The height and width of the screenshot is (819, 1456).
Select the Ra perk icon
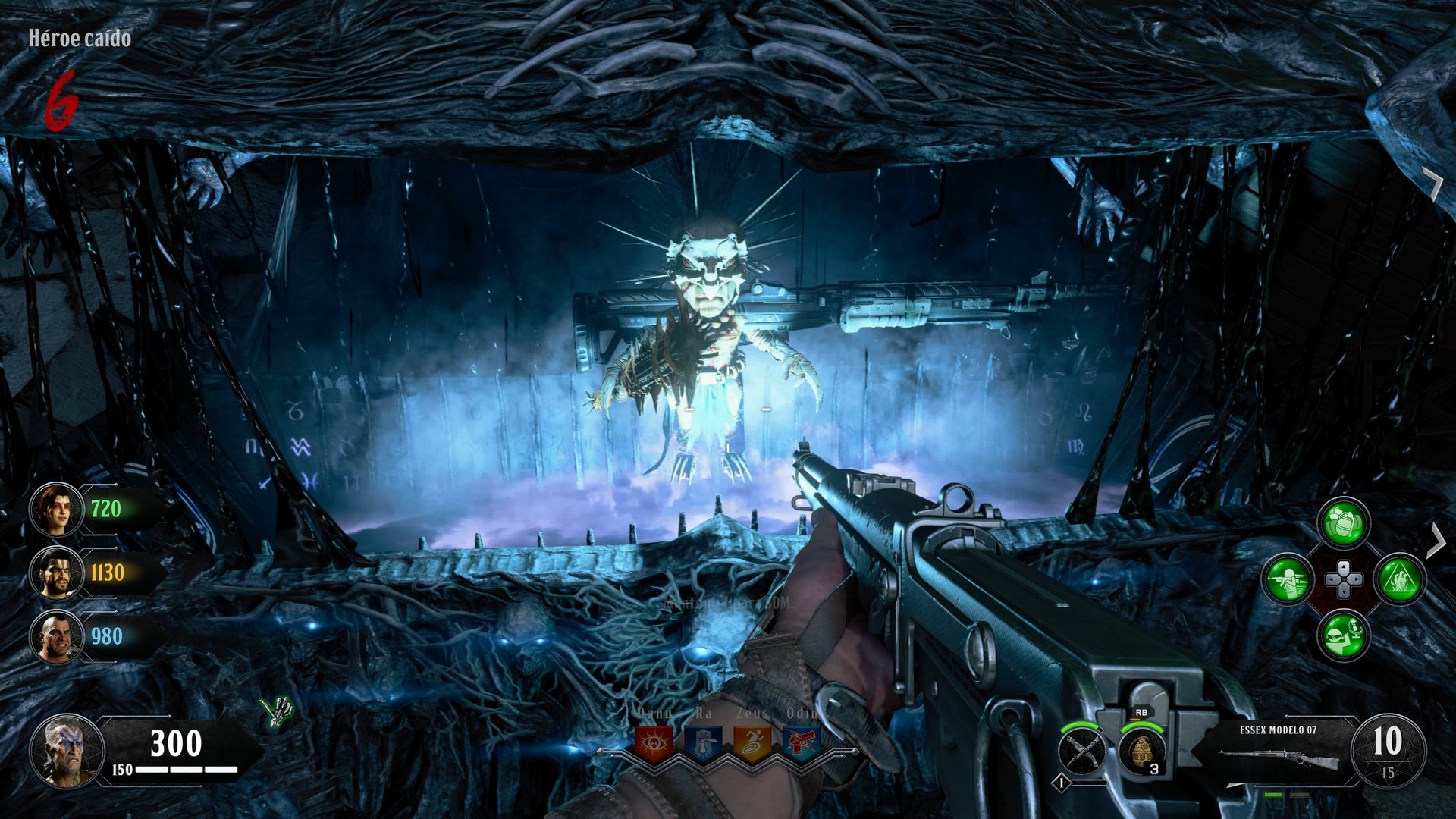coord(702,744)
